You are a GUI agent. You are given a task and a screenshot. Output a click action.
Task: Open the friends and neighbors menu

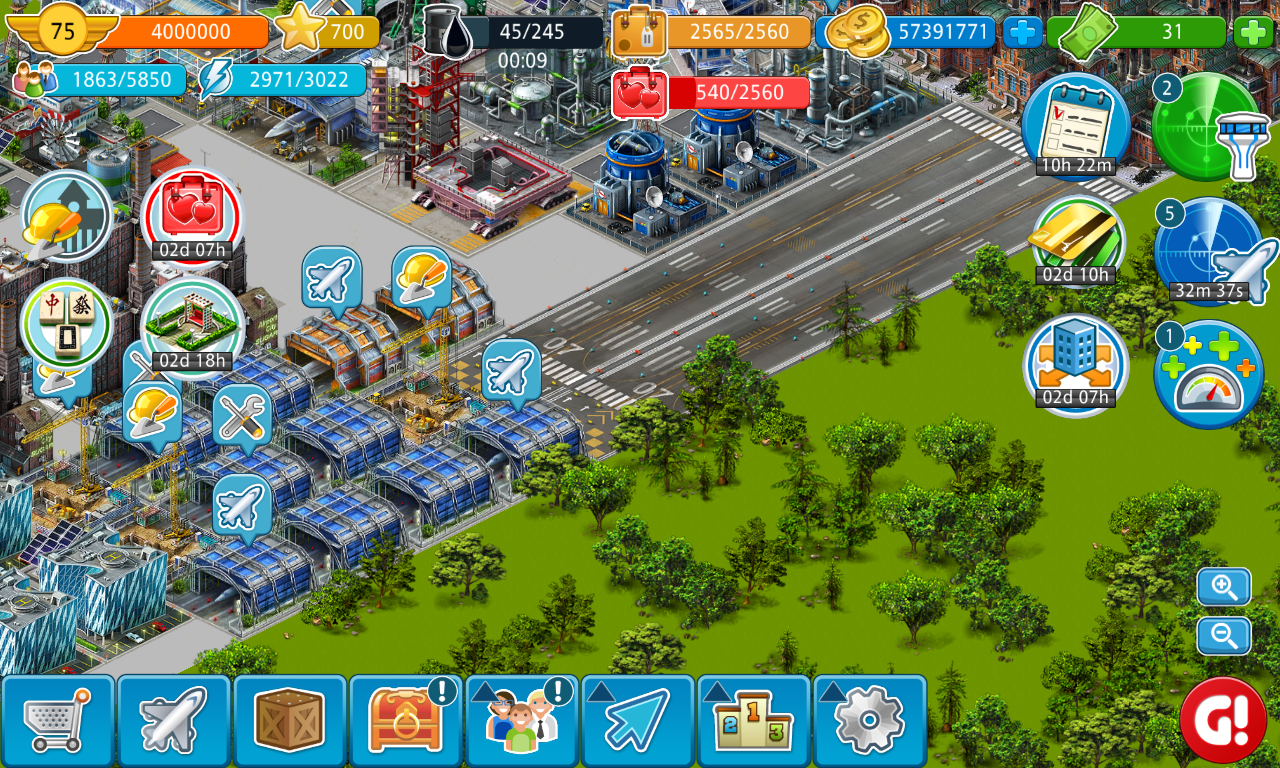(x=521, y=720)
